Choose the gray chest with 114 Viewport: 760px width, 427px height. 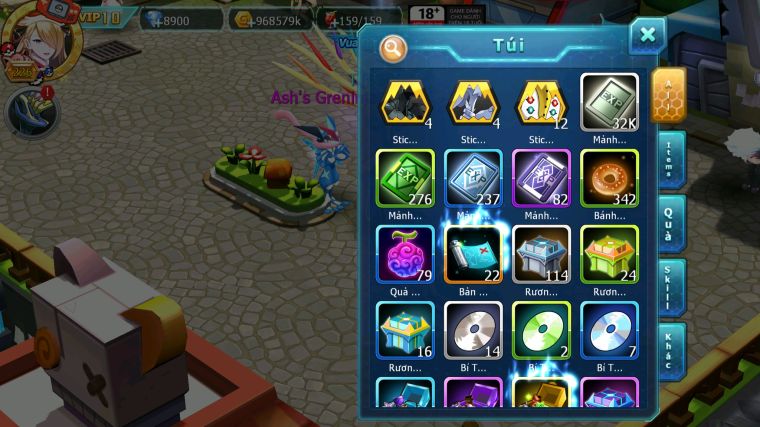pyautogui.click(x=541, y=255)
